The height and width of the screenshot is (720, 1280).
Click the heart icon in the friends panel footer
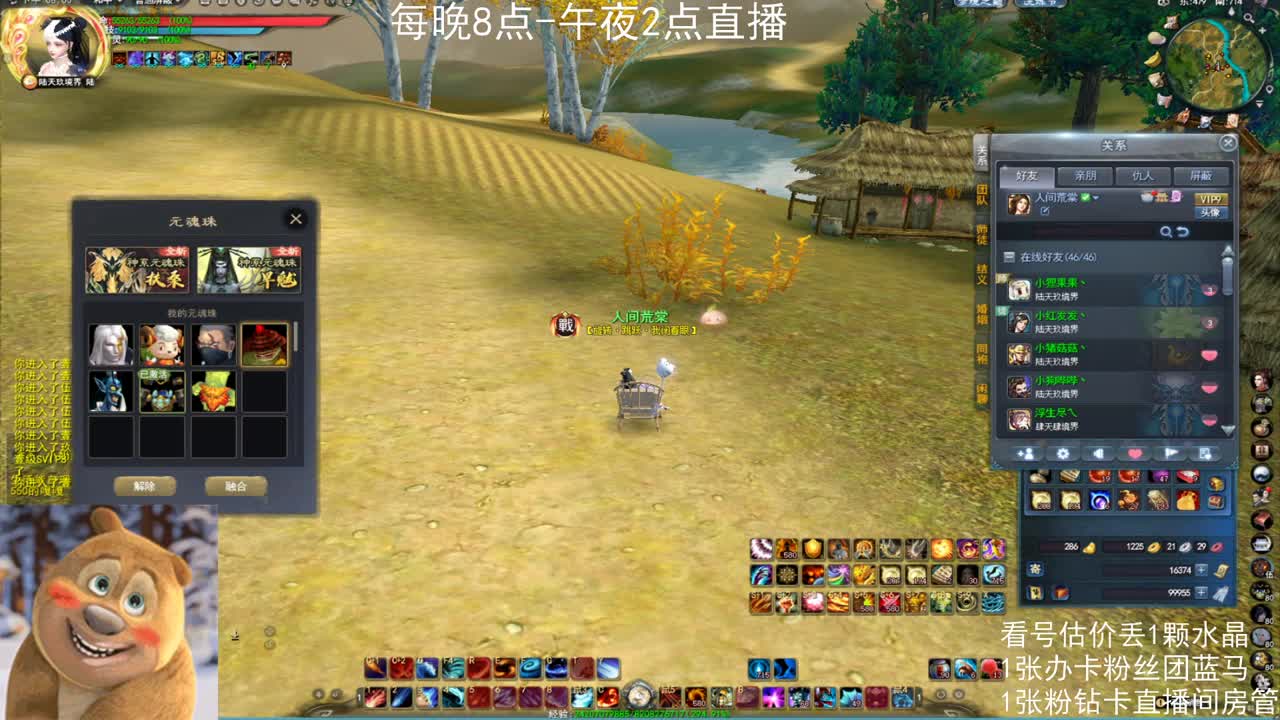pyautogui.click(x=1134, y=454)
